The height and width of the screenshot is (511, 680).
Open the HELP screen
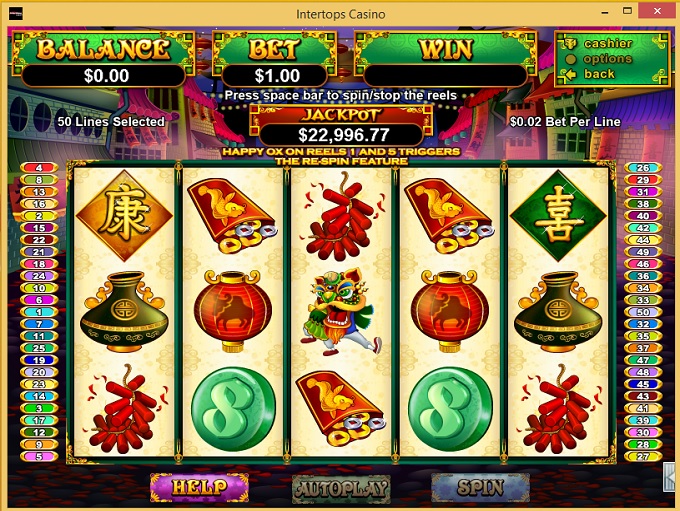point(199,487)
